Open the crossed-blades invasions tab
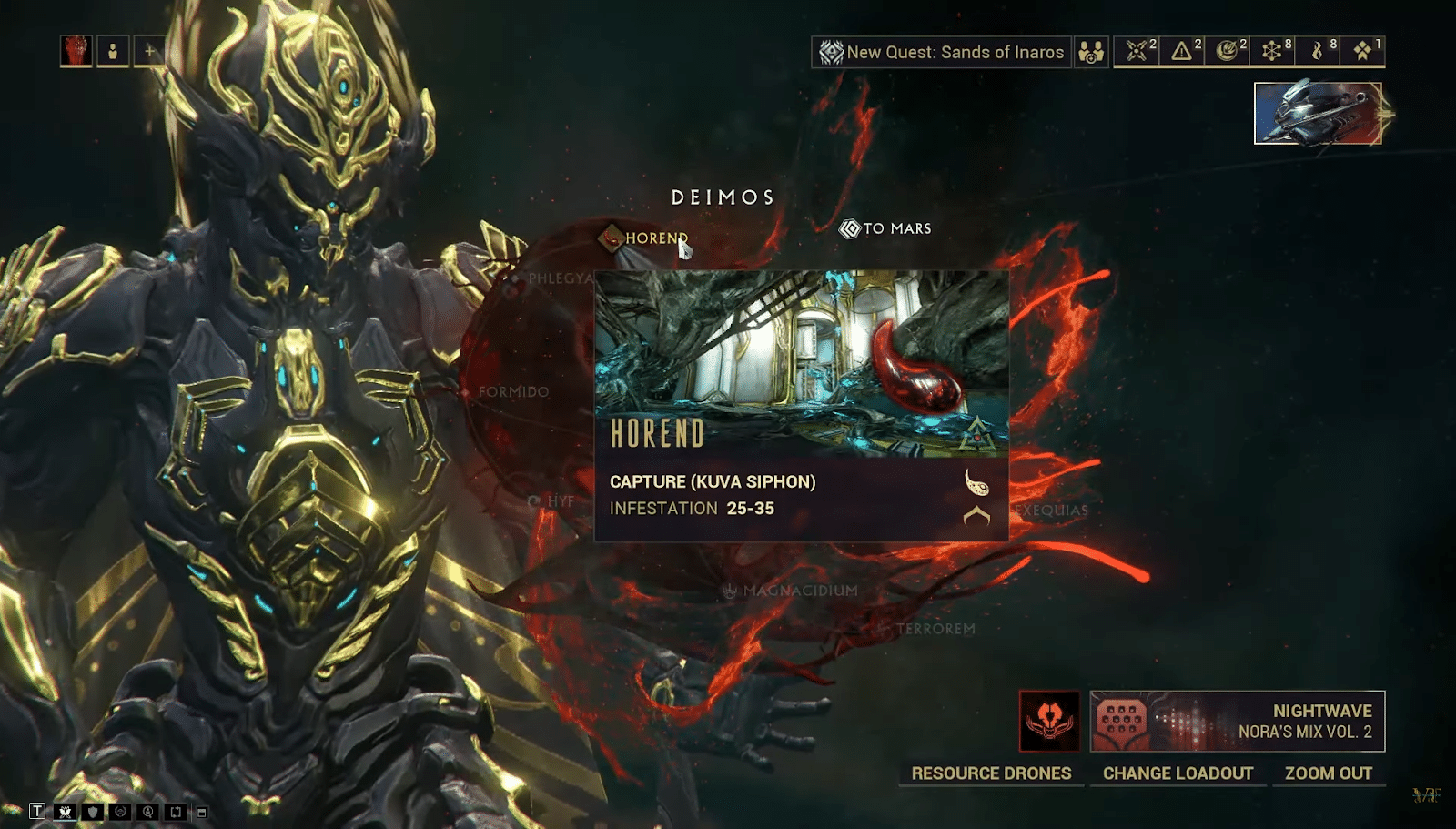Screen dimensions: 1456x829 coord(1137,51)
